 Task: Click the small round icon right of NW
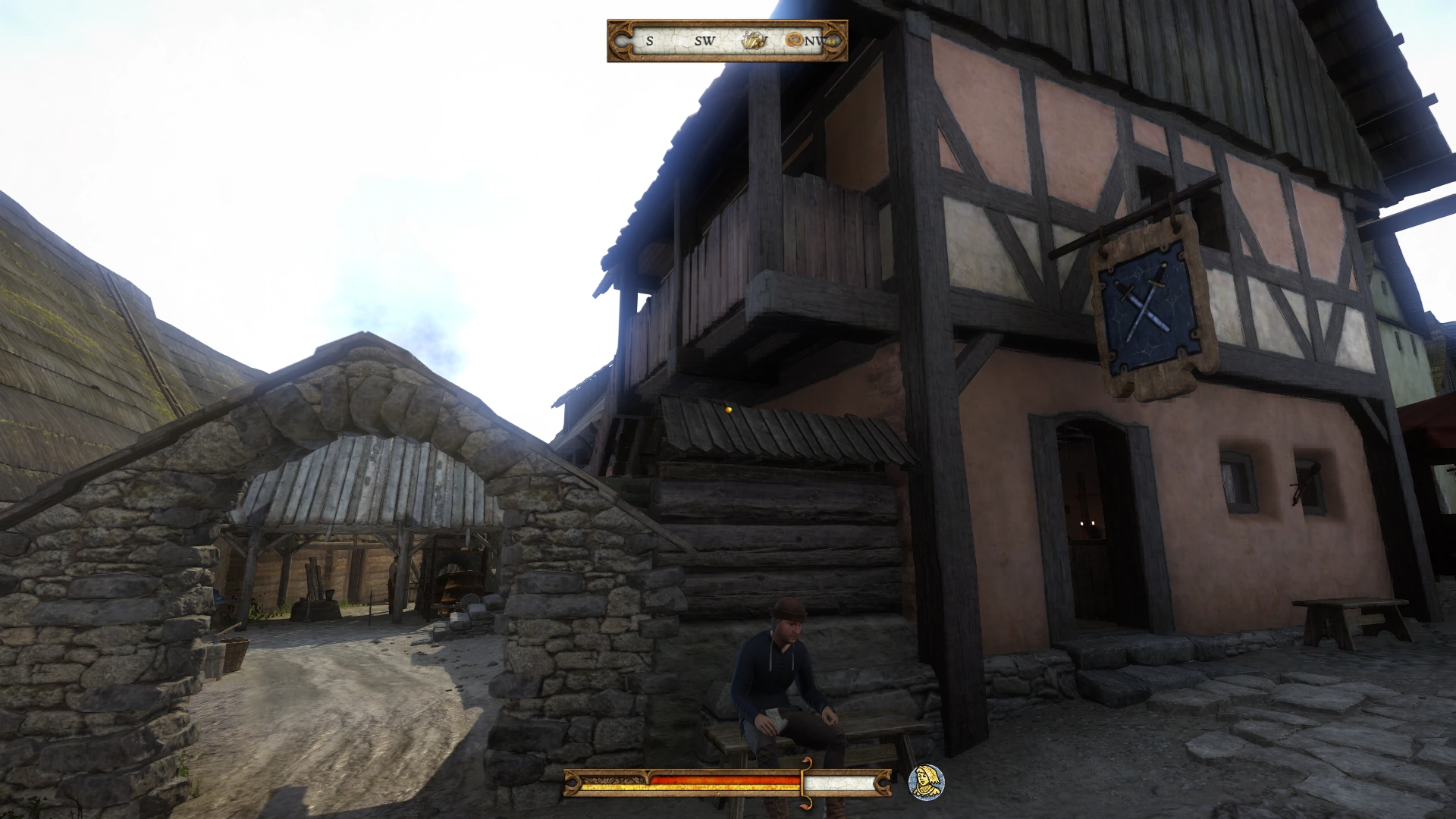pyautogui.click(x=832, y=42)
